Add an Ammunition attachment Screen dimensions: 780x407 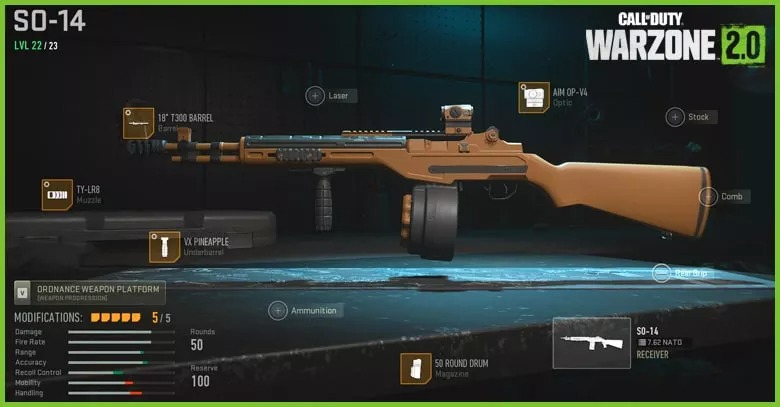(x=278, y=311)
